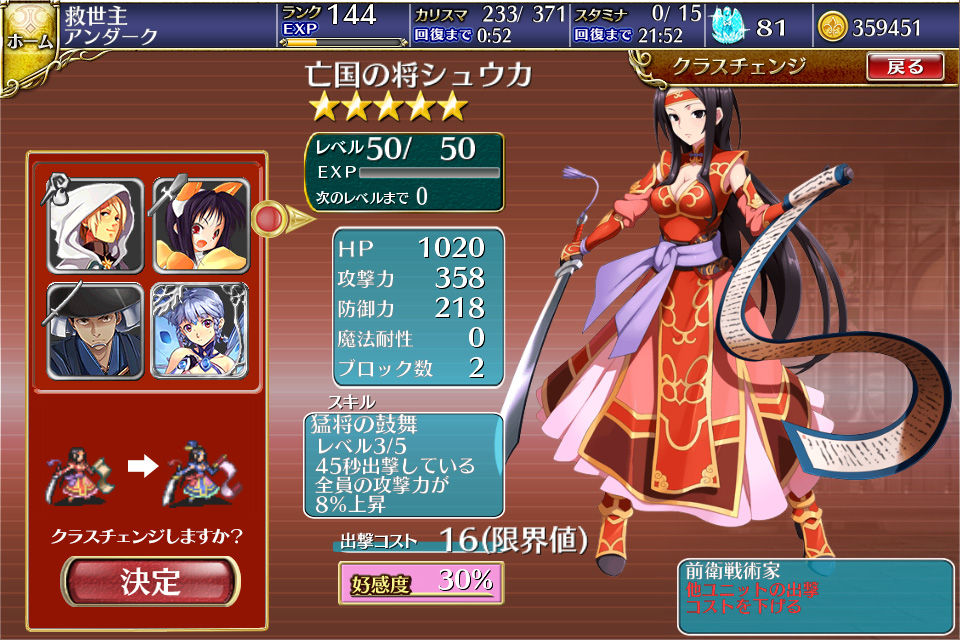Confirm class change with 決定 button
Screen dimensions: 960x640
coord(151,581)
